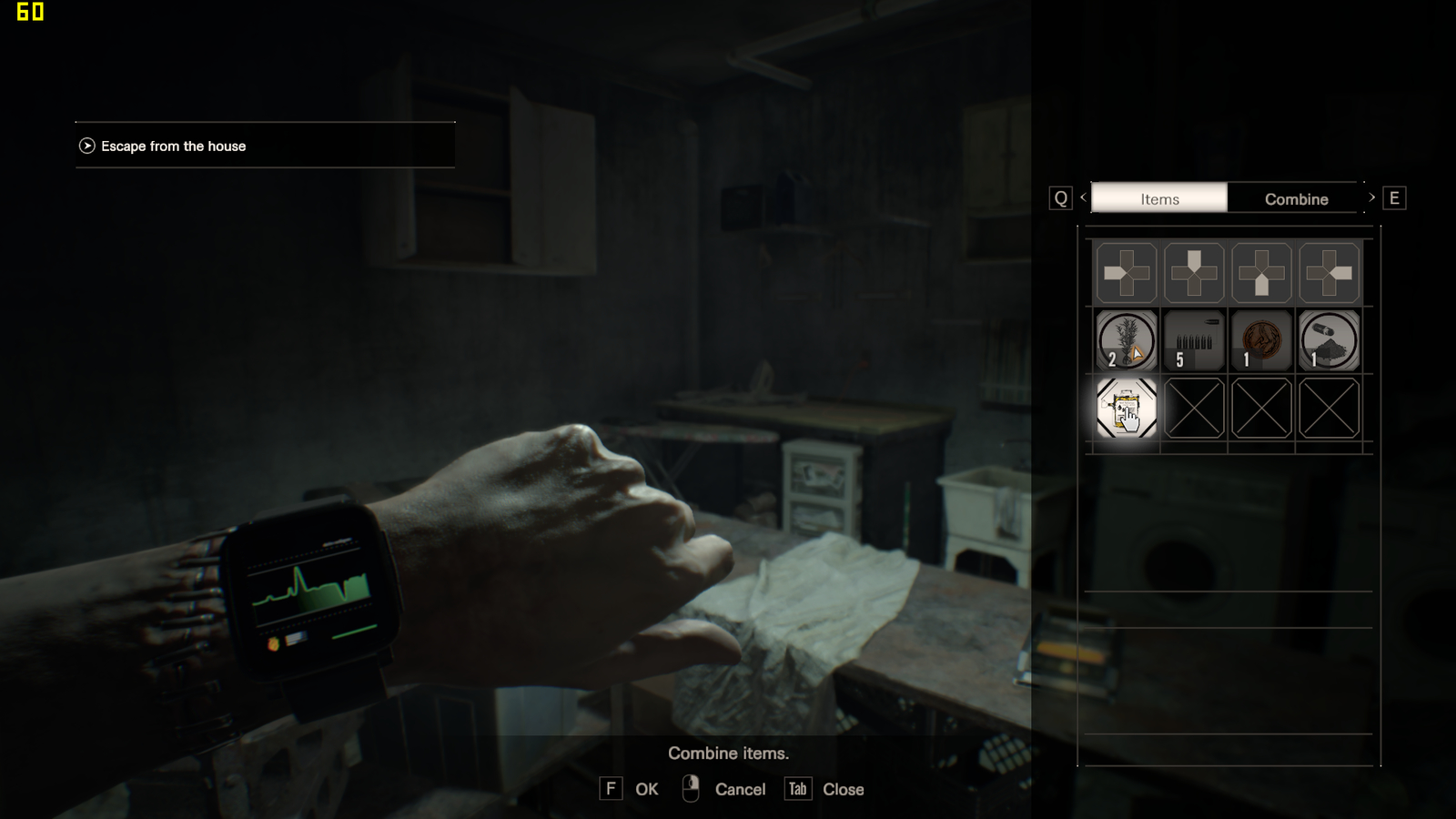Screen dimensions: 1456x819
Task: Select the d-pad left shortcut slot
Action: 1127,273
